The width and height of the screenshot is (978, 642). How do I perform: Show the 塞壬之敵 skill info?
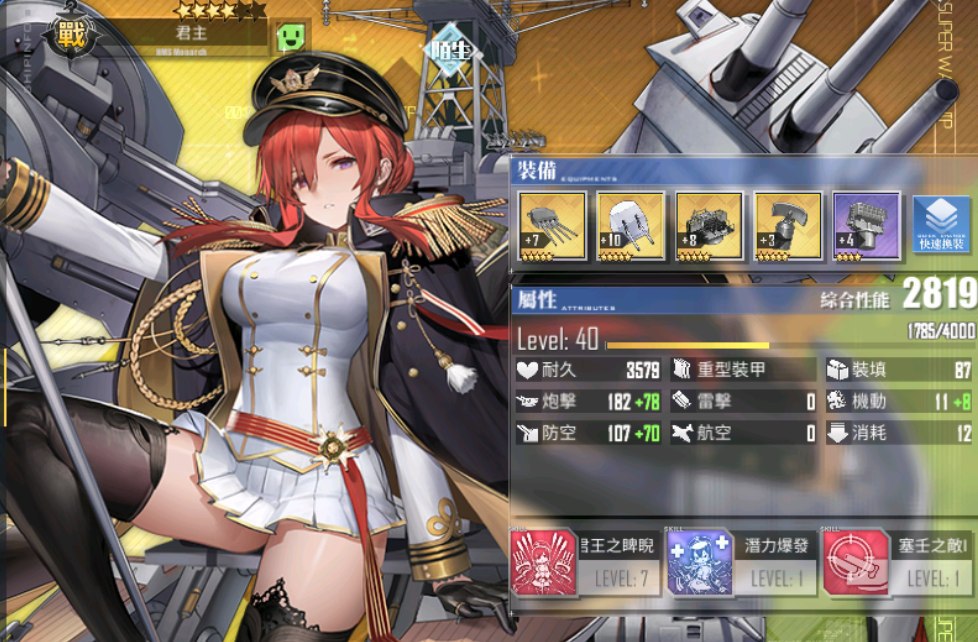pos(896,563)
